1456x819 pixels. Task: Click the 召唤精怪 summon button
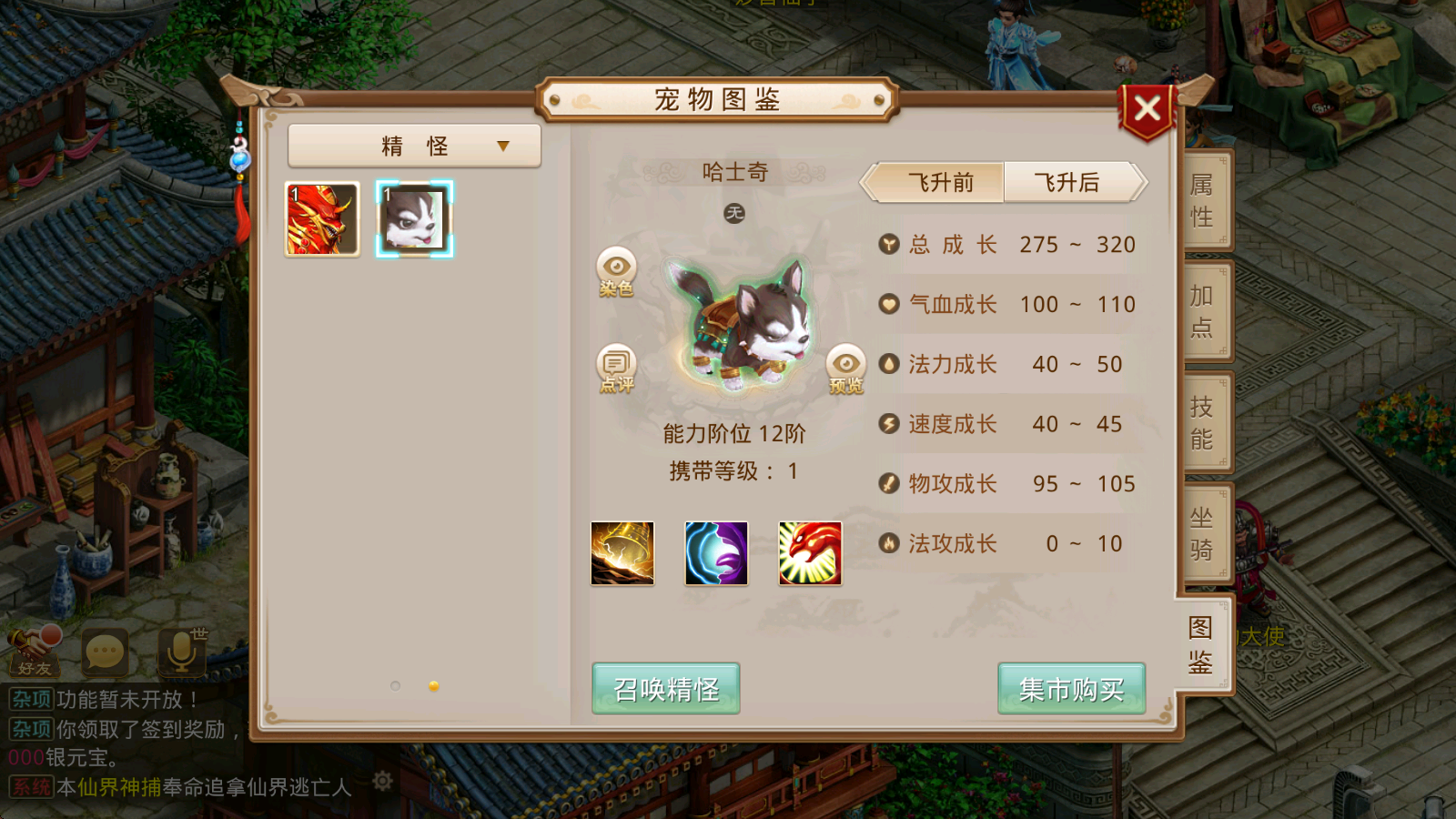tap(664, 689)
